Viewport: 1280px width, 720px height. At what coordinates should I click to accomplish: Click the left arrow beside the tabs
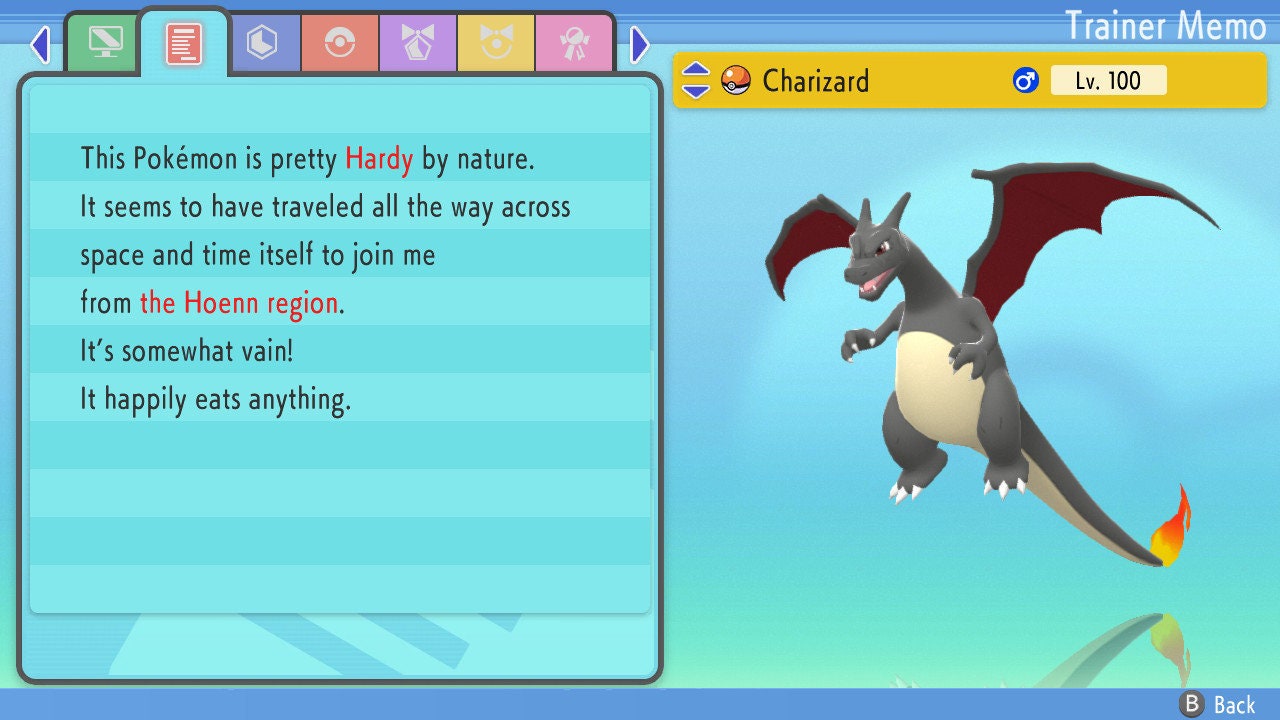point(40,44)
